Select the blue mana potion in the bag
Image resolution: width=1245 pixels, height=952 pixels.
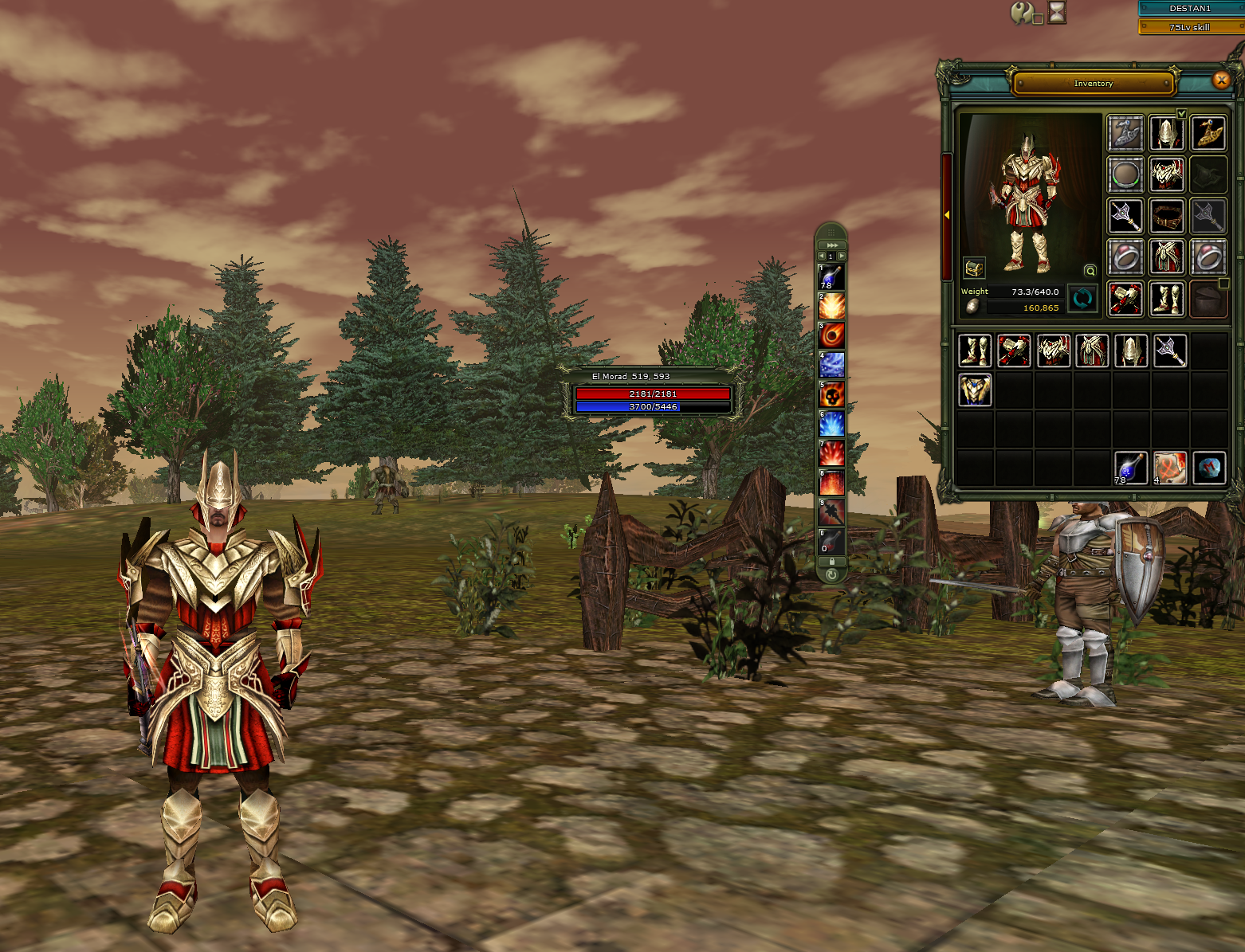(1129, 468)
